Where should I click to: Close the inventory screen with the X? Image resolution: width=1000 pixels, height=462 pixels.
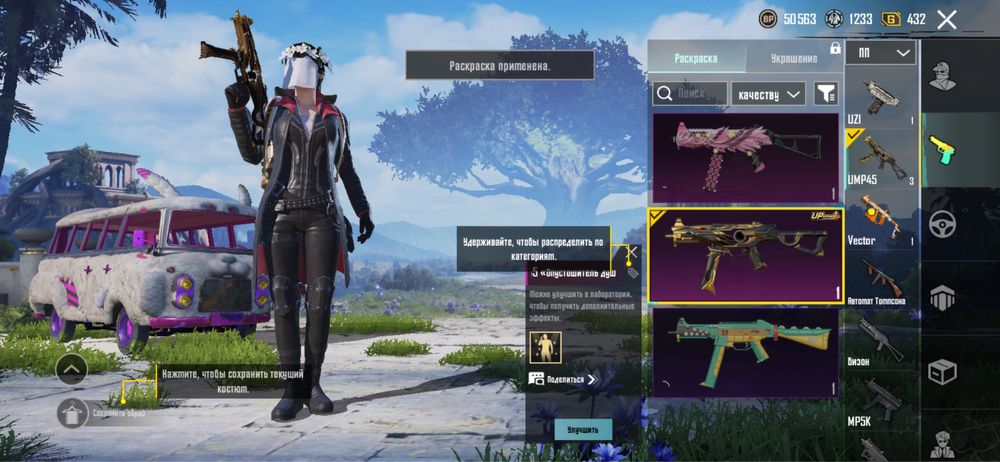pos(947,19)
